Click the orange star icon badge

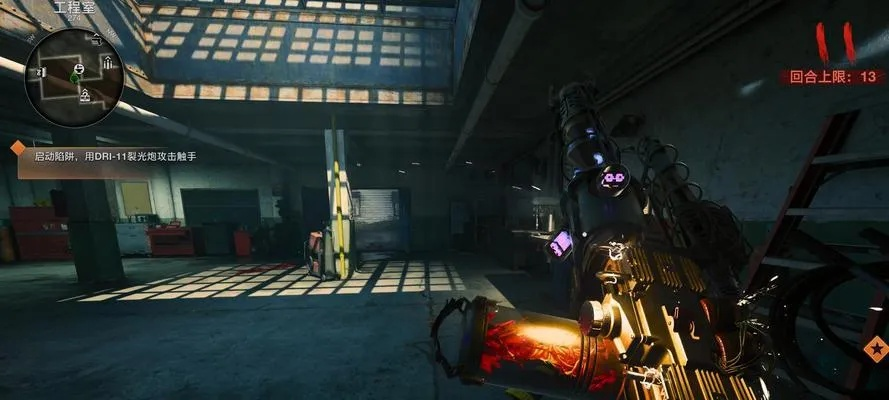pyautogui.click(x=876, y=349)
